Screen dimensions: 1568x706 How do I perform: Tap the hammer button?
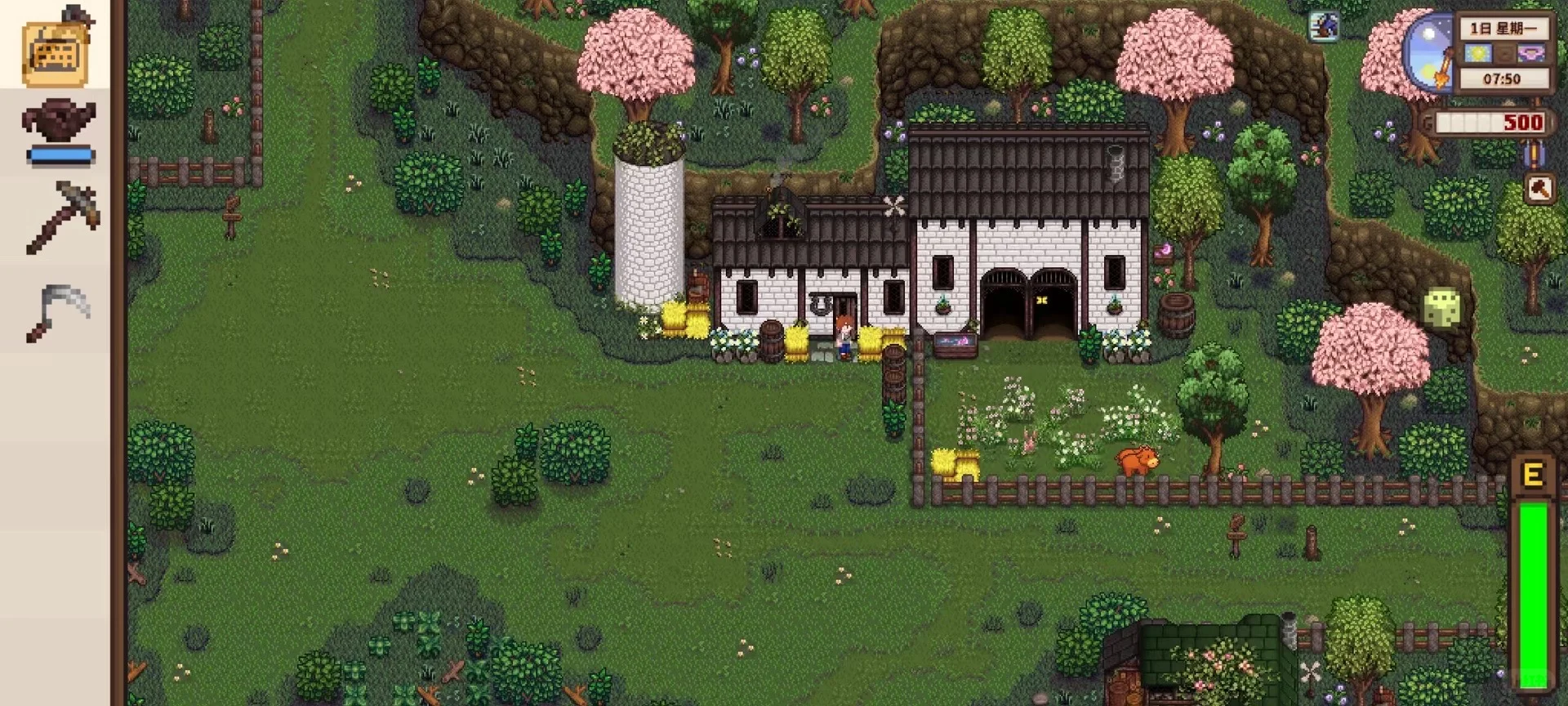[1539, 190]
